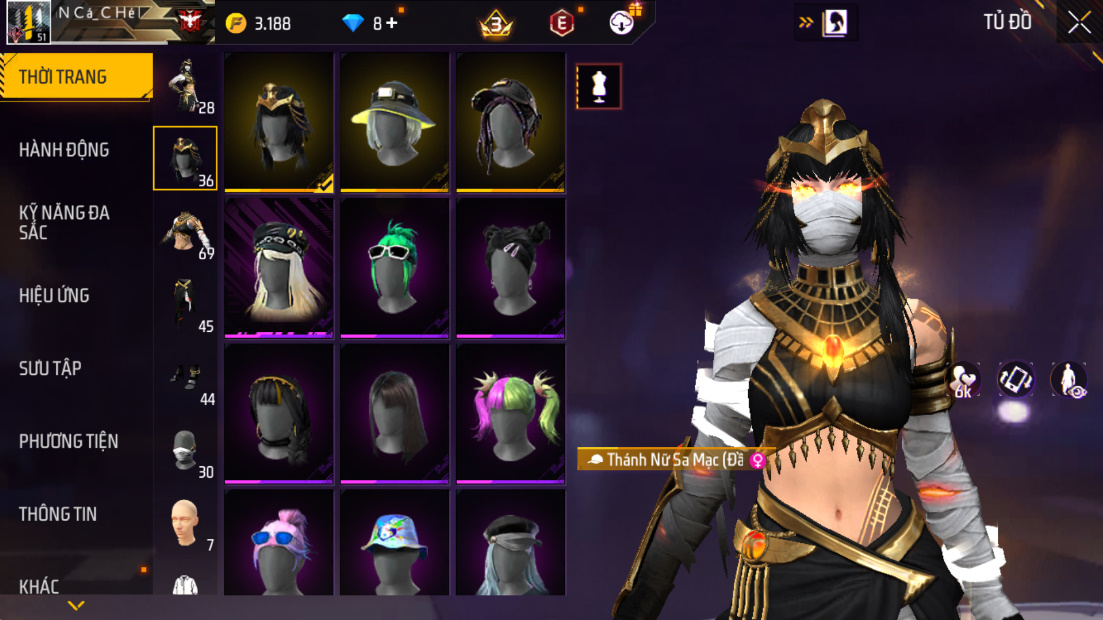Screen dimensions: 1103x620
Task: Click the mannequin outfit icon
Action: pyautogui.click(x=599, y=87)
